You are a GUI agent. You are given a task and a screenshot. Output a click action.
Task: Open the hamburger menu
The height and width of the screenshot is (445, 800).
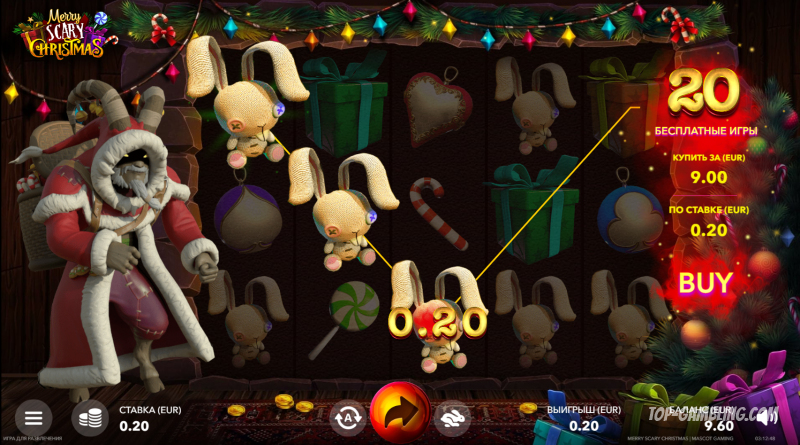point(33,417)
